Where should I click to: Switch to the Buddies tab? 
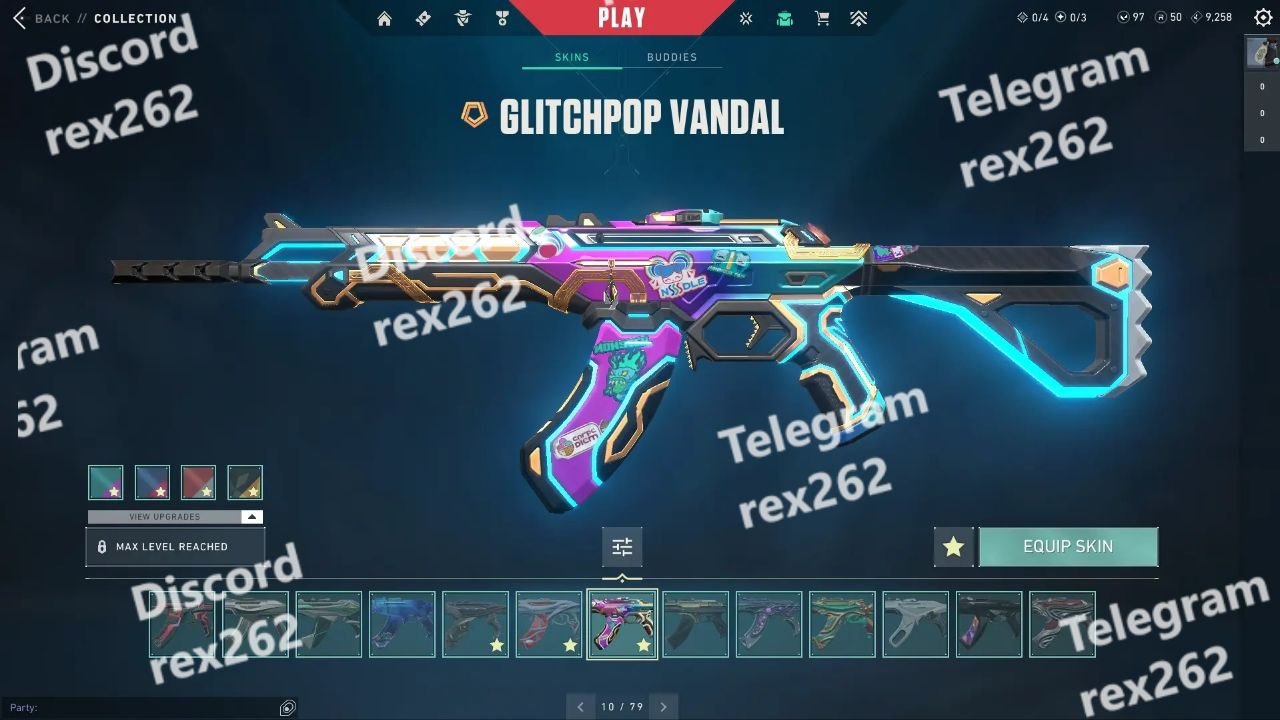click(x=671, y=57)
